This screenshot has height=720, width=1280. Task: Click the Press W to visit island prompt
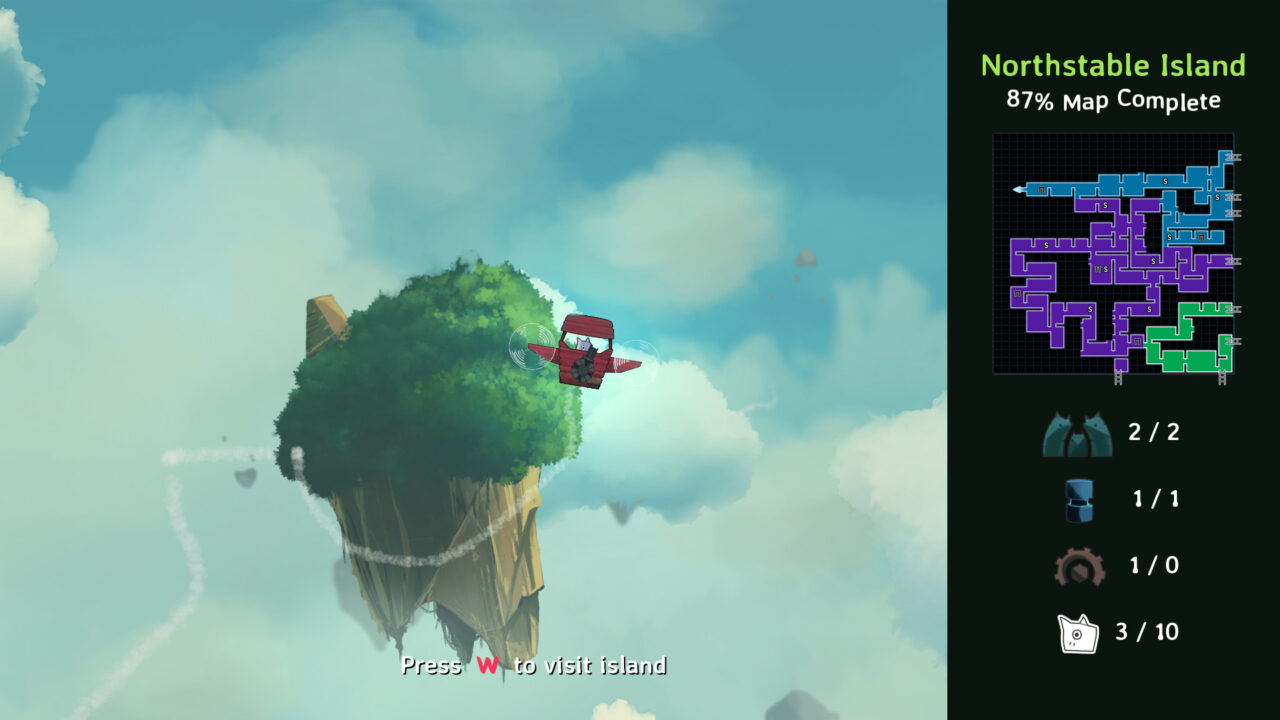pos(535,664)
